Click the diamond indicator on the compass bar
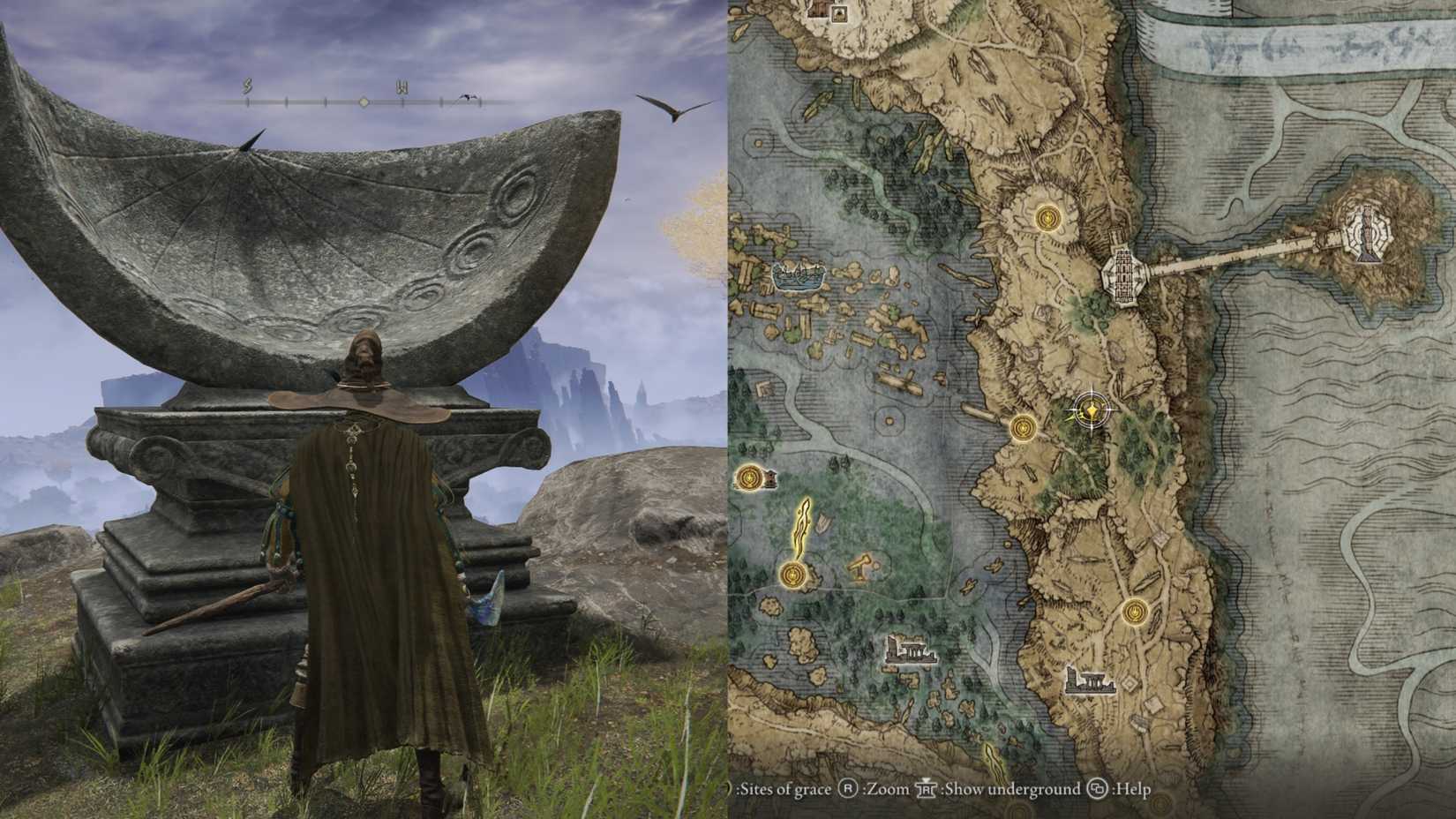Screen dimensions: 1456x819 tap(362, 100)
